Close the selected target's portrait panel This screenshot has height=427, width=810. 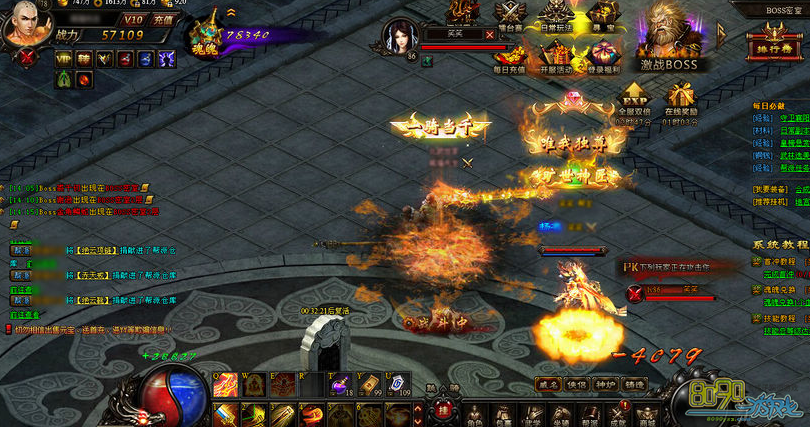pos(490,33)
